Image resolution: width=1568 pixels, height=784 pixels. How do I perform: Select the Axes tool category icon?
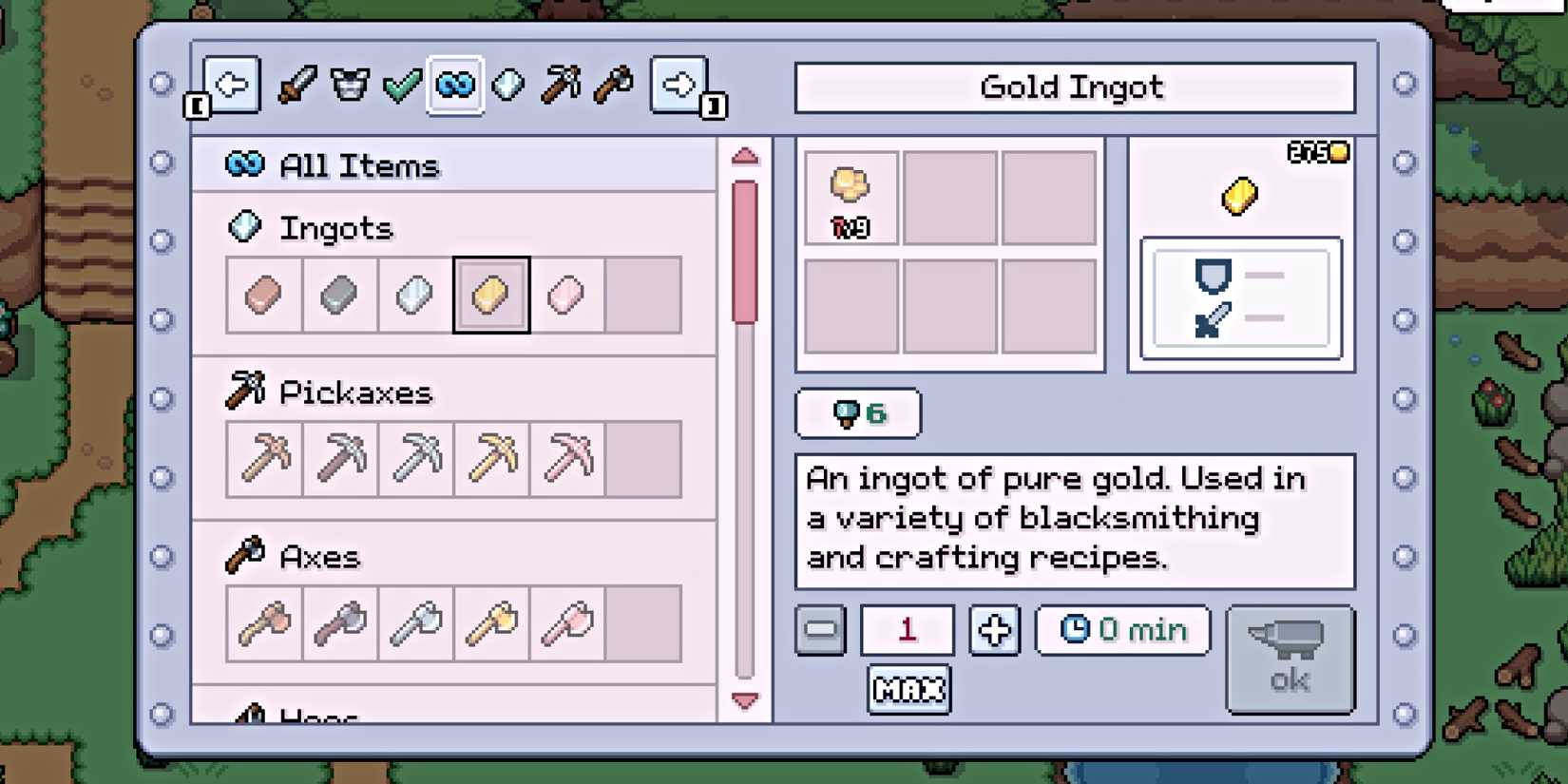(613, 86)
